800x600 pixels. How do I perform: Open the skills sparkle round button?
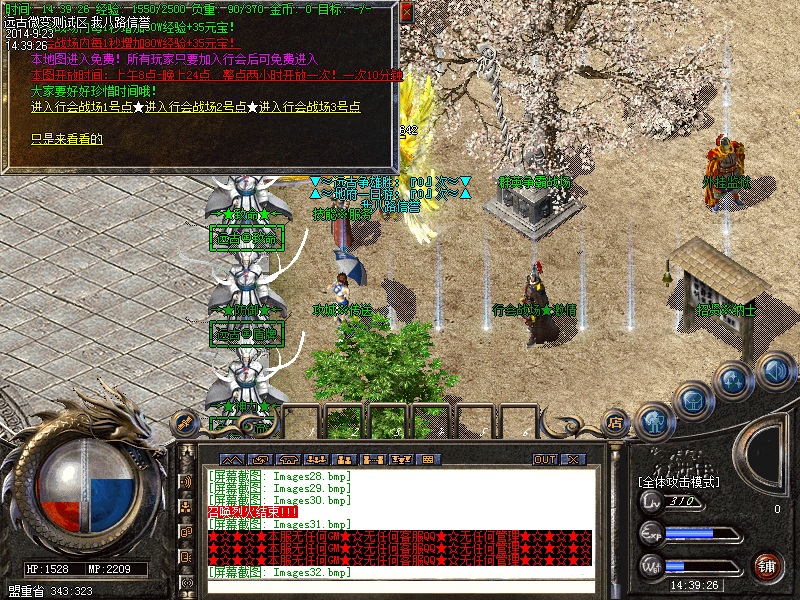[x=734, y=381]
